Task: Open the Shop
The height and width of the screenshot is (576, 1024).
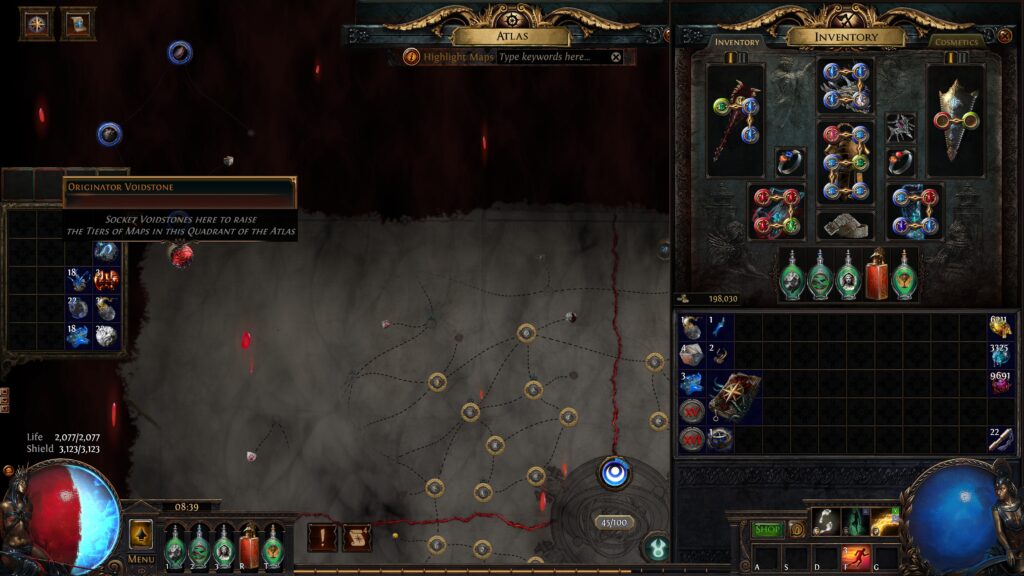Action: tap(767, 529)
